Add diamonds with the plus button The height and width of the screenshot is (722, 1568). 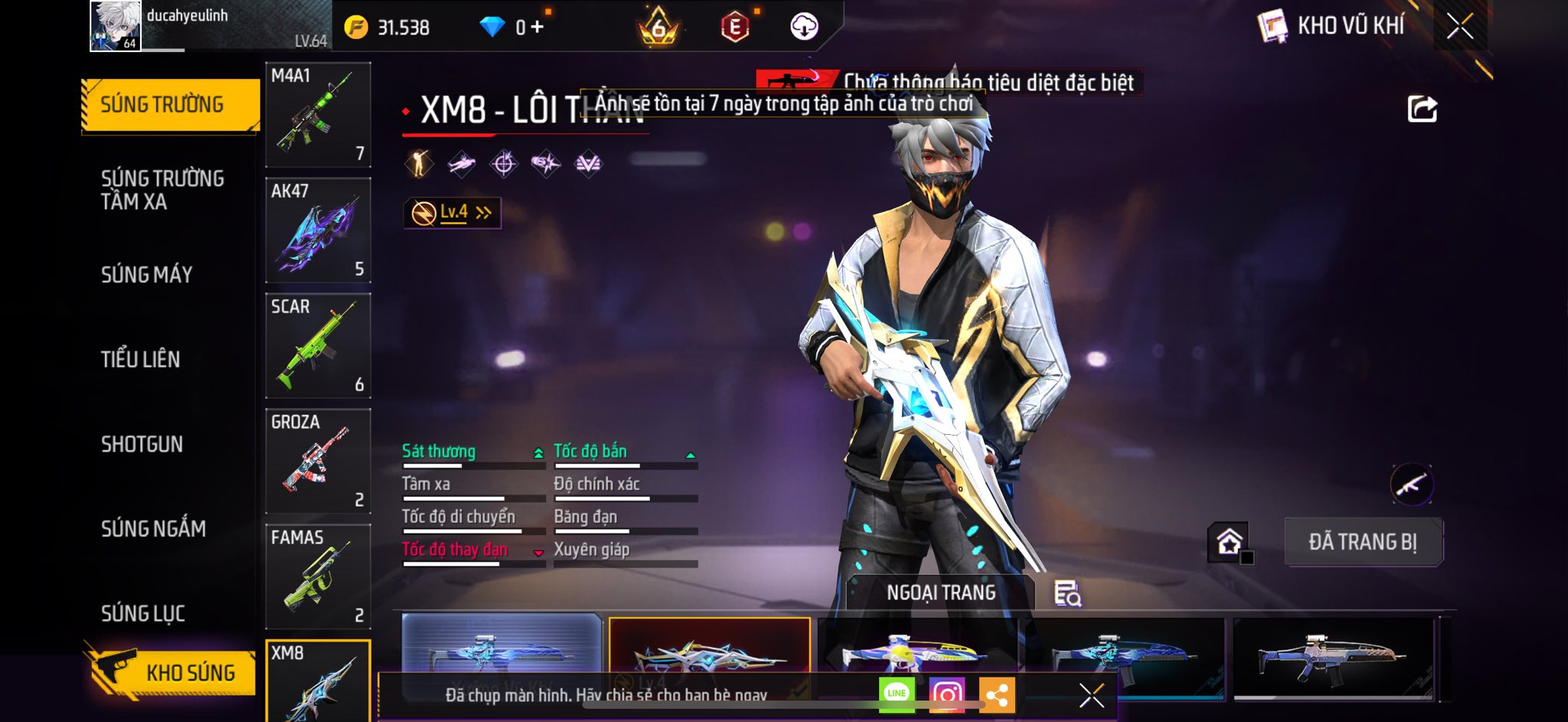537,28
